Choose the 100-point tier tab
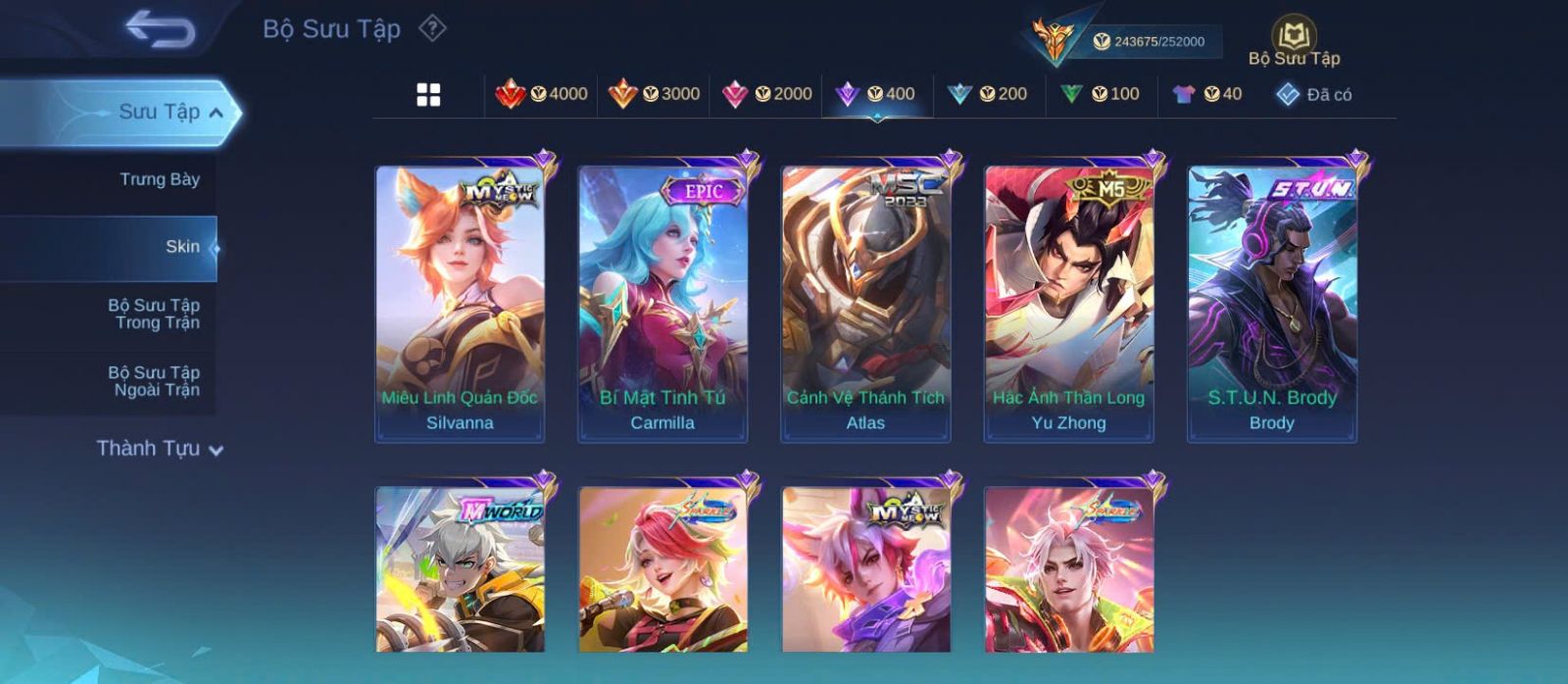This screenshot has width=1568, height=684. (x=1100, y=94)
